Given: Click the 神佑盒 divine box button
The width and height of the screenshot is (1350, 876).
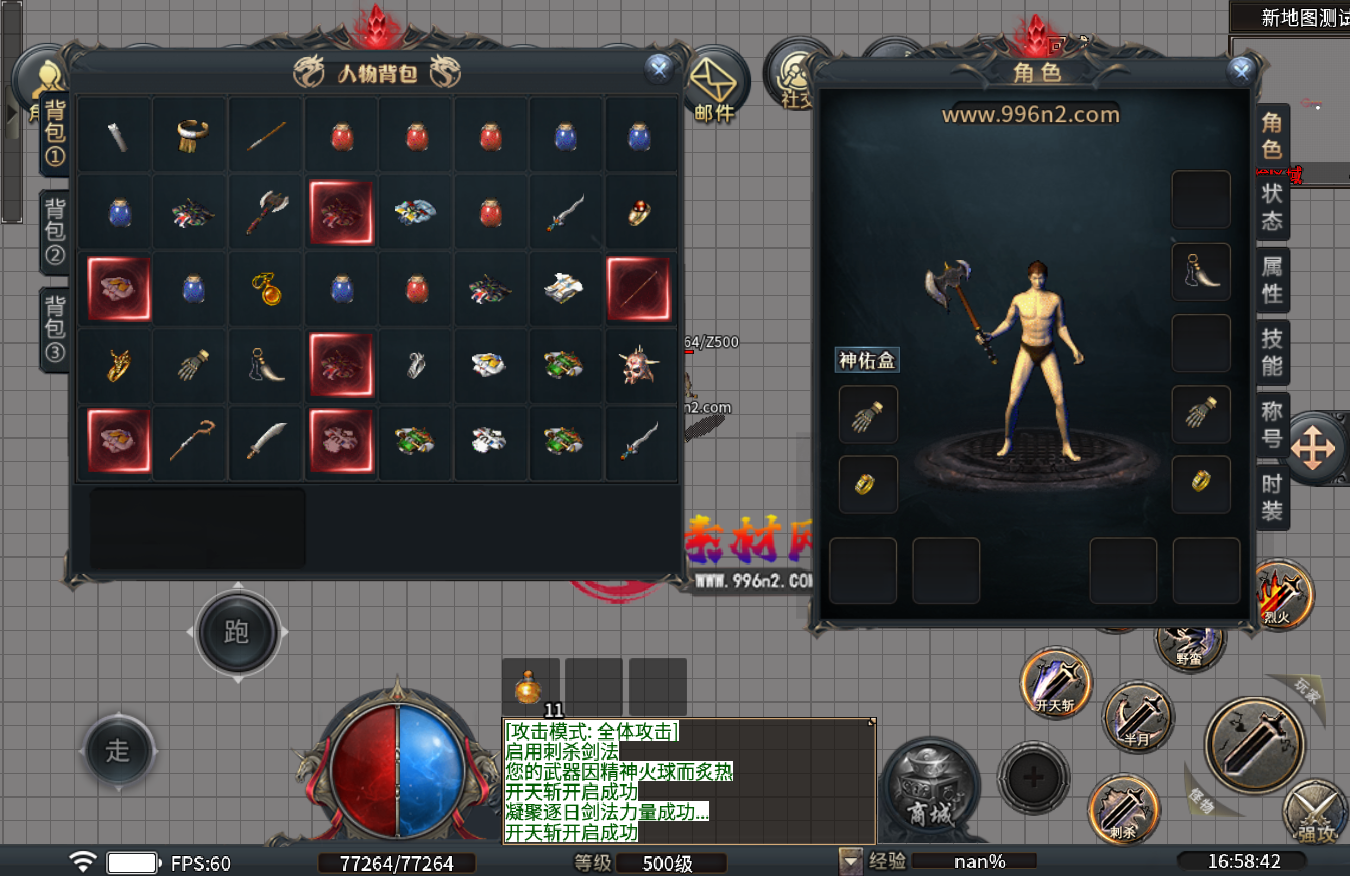Looking at the screenshot, I should pos(867,360).
